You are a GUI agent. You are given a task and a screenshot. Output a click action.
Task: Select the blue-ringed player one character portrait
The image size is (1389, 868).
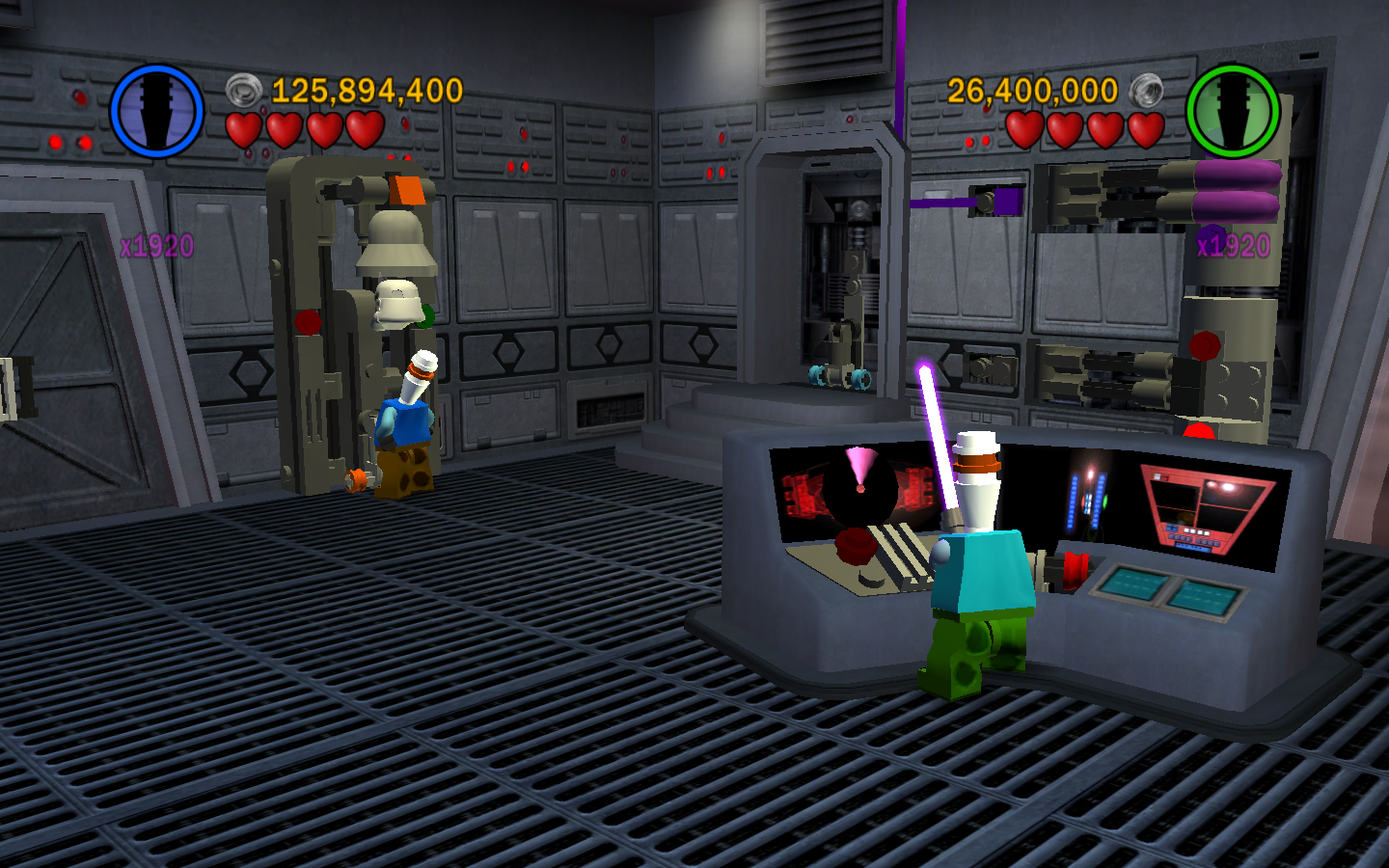[x=156, y=111]
